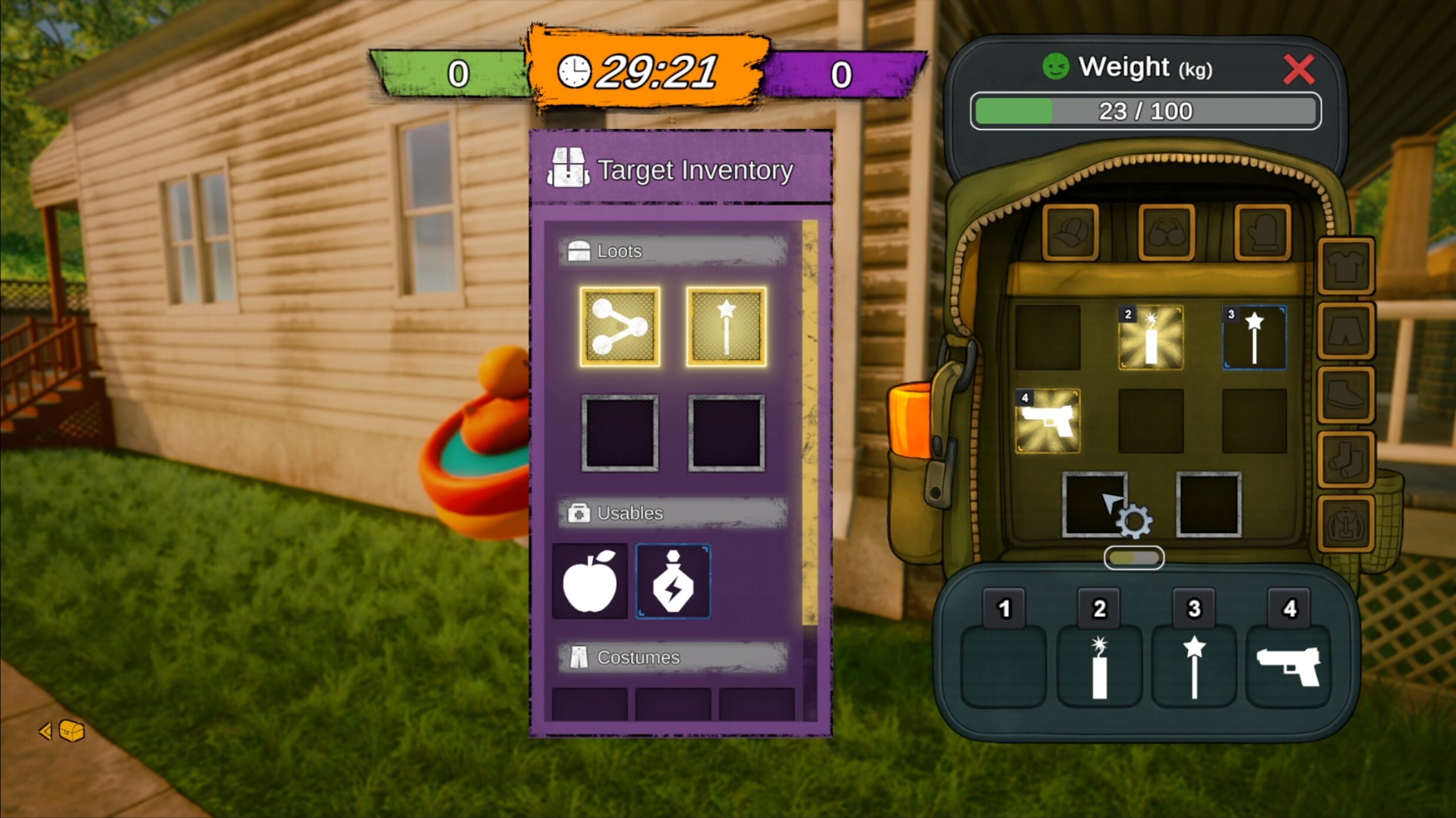Select the apple in the Usables section
Image resolution: width=1456 pixels, height=818 pixels.
click(590, 581)
